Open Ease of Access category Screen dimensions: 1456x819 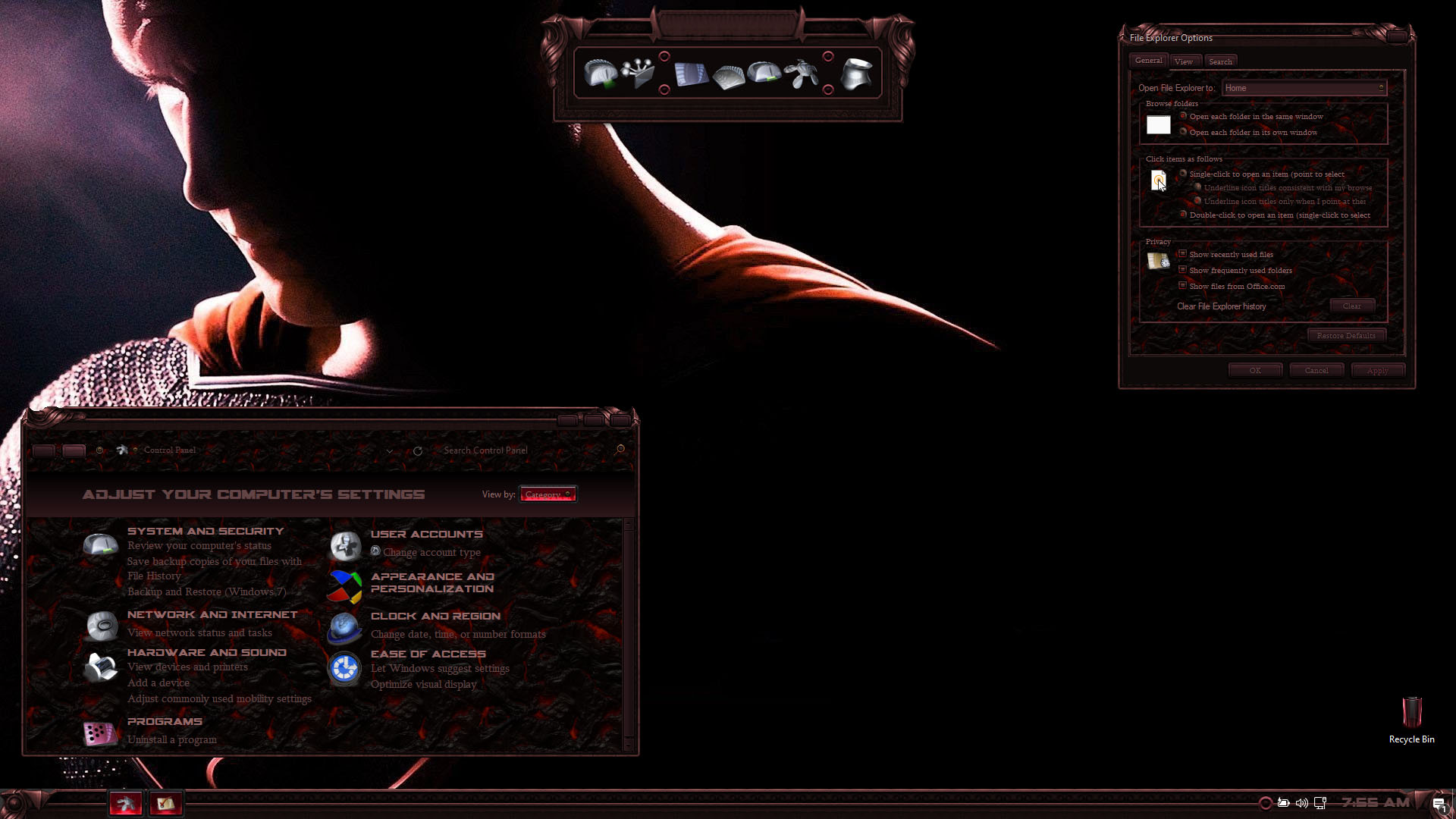coord(428,654)
